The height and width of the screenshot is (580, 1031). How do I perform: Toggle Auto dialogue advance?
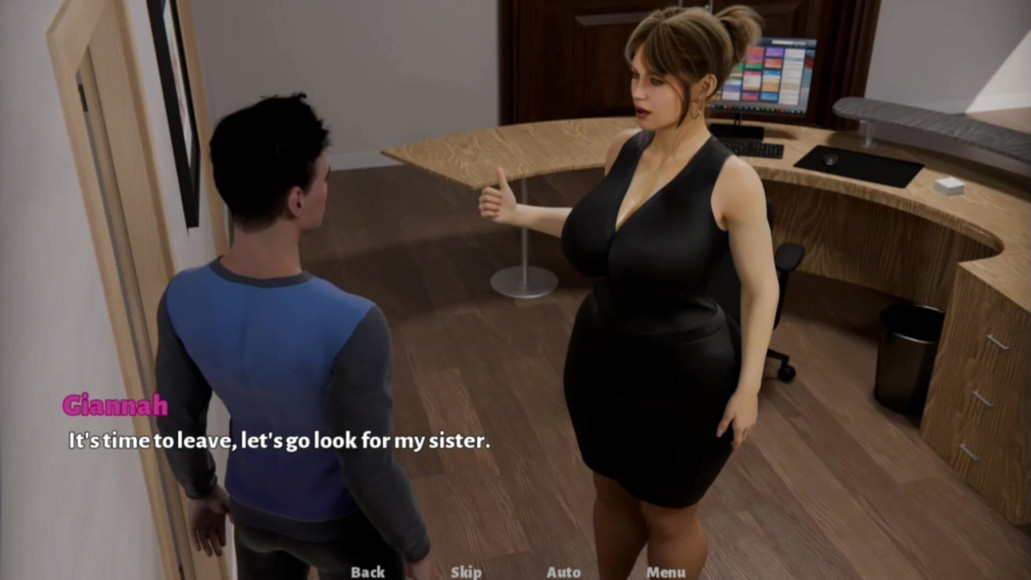563,572
